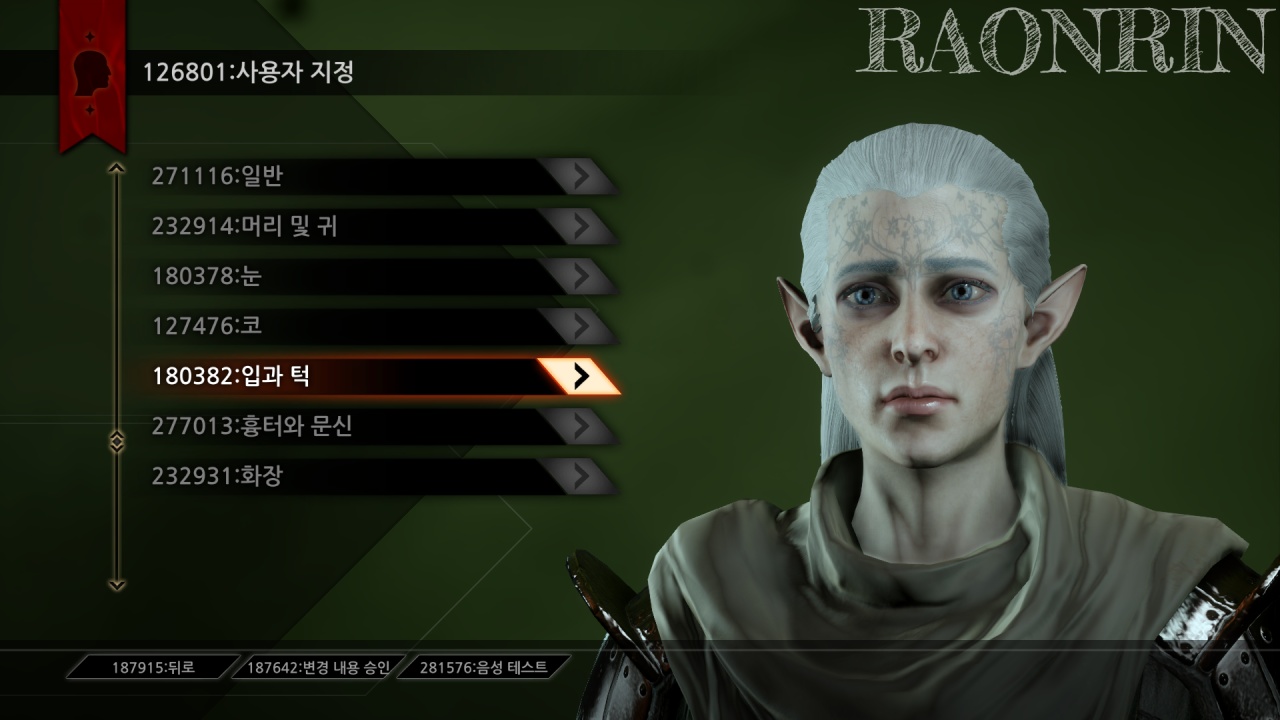Click the scroll-down arrow below the list

click(x=117, y=584)
